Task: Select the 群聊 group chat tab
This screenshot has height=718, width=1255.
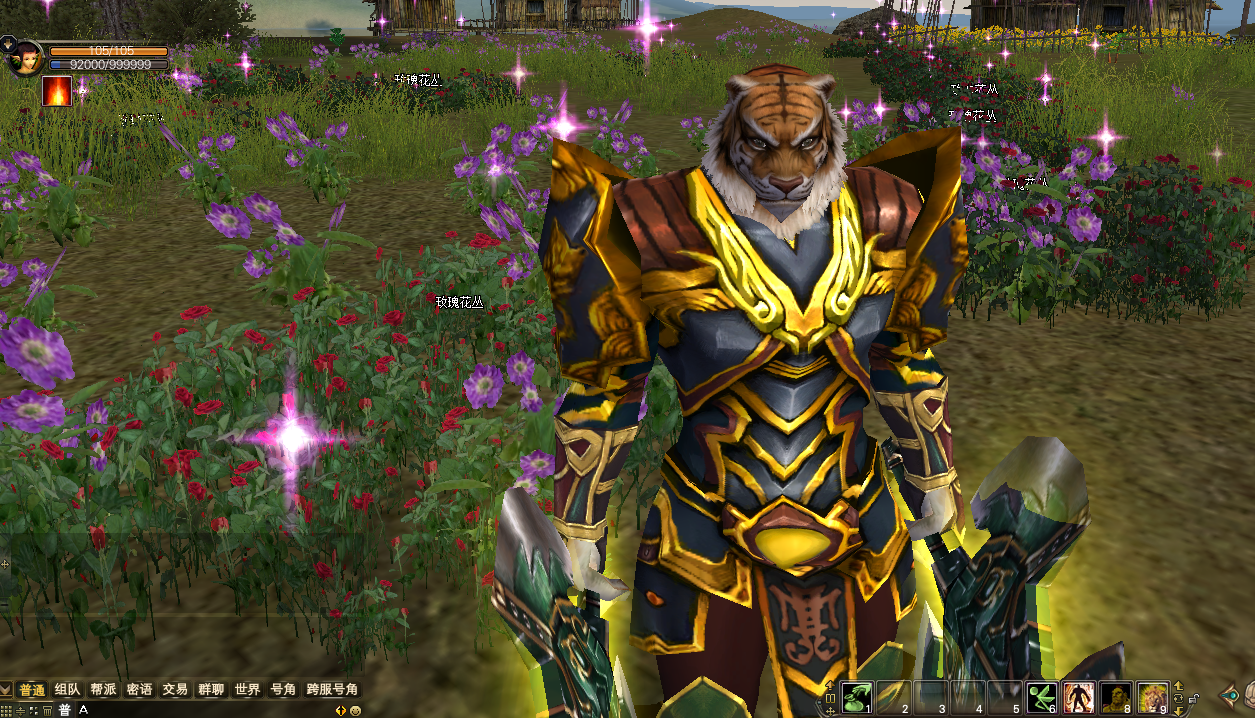Action: click(x=212, y=690)
